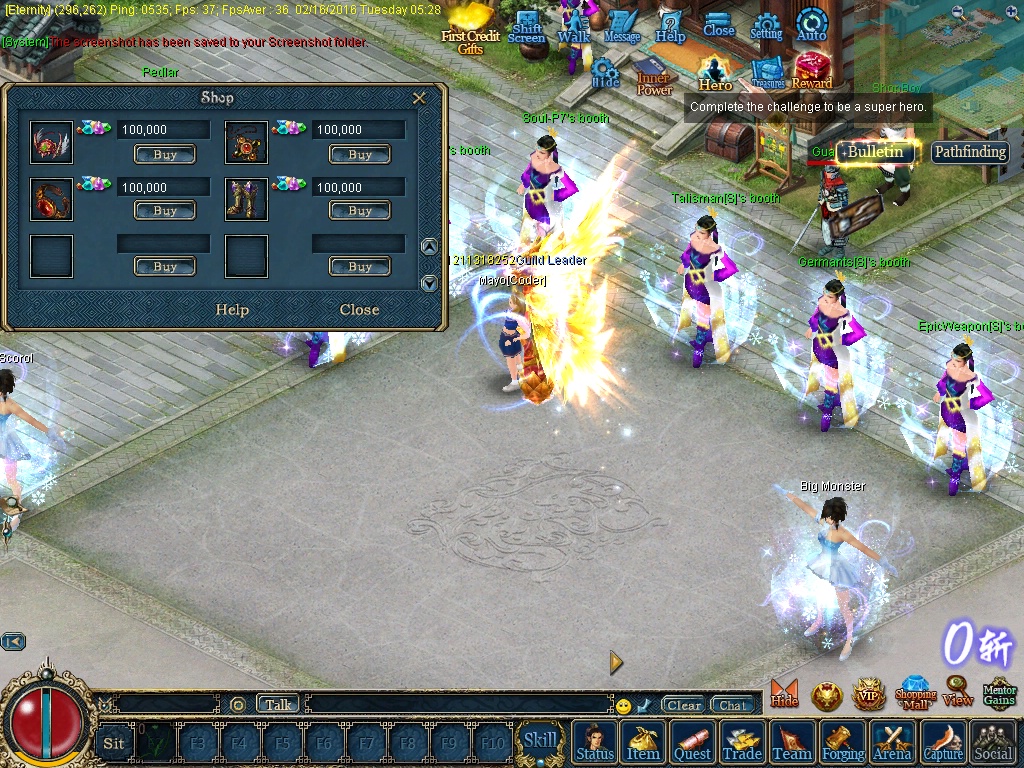Open the VIP panel
This screenshot has width=1024, height=768.
(868, 693)
